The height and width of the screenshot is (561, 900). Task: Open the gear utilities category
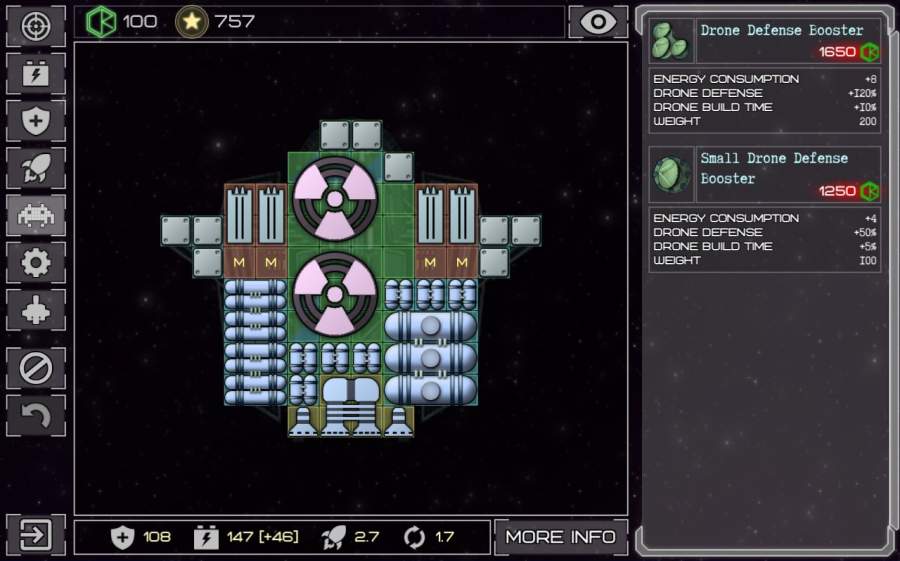point(35,263)
